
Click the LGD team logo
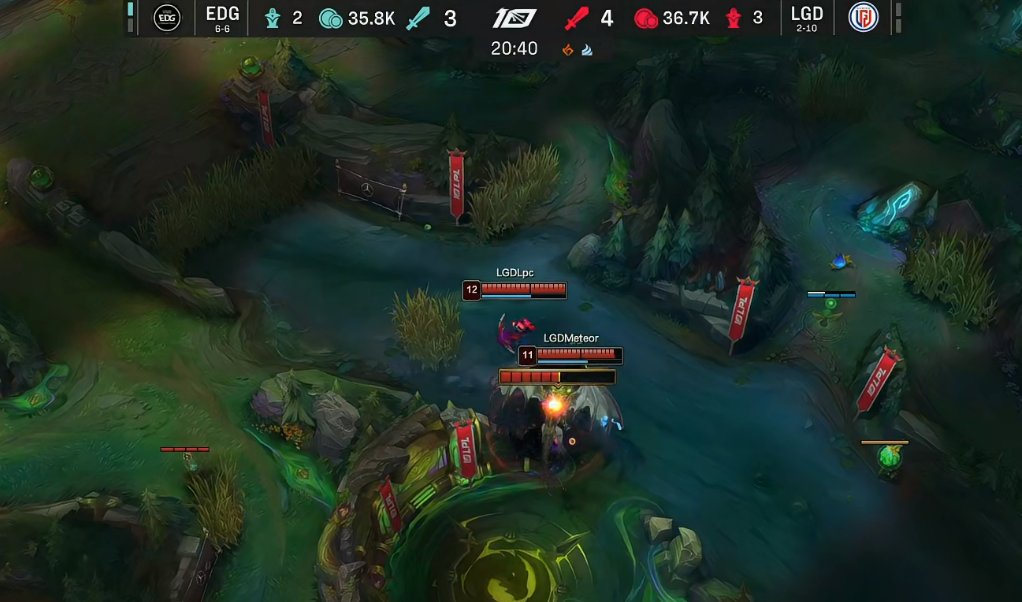[863, 17]
